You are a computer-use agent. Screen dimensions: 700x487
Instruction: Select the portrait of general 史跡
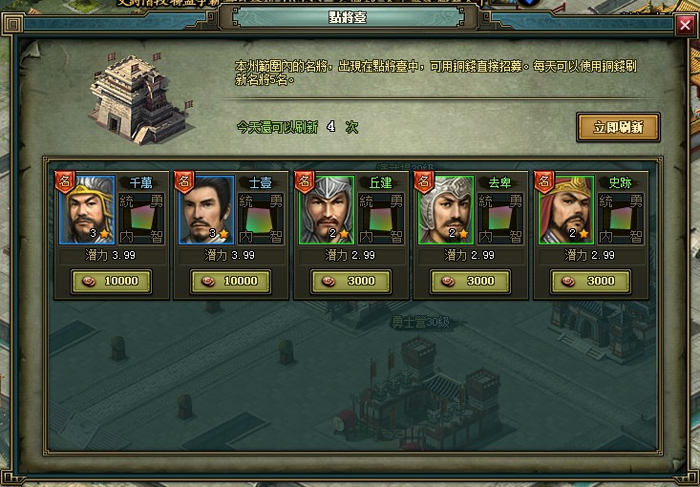pyautogui.click(x=566, y=210)
